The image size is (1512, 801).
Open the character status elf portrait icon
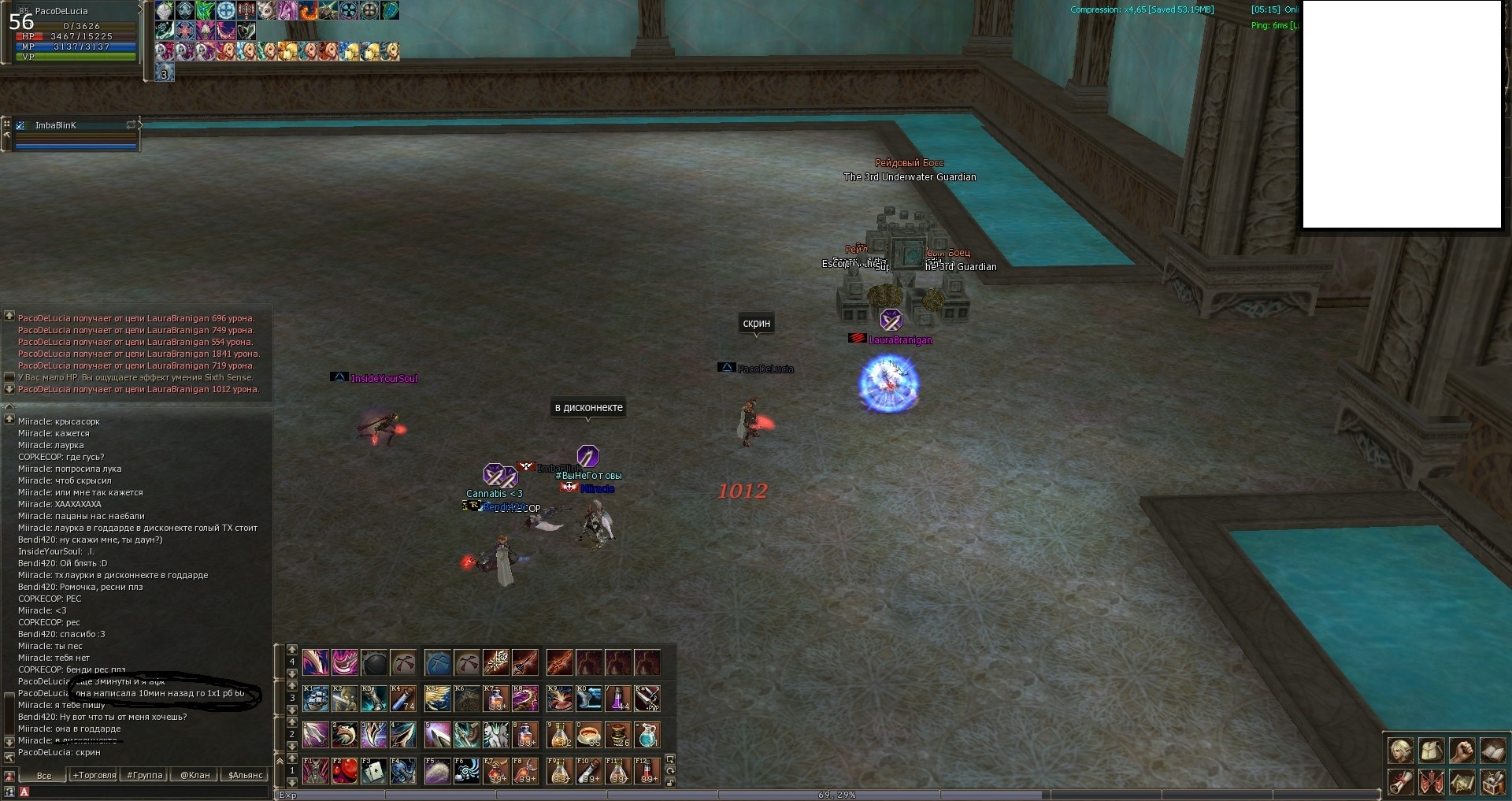[1400, 751]
